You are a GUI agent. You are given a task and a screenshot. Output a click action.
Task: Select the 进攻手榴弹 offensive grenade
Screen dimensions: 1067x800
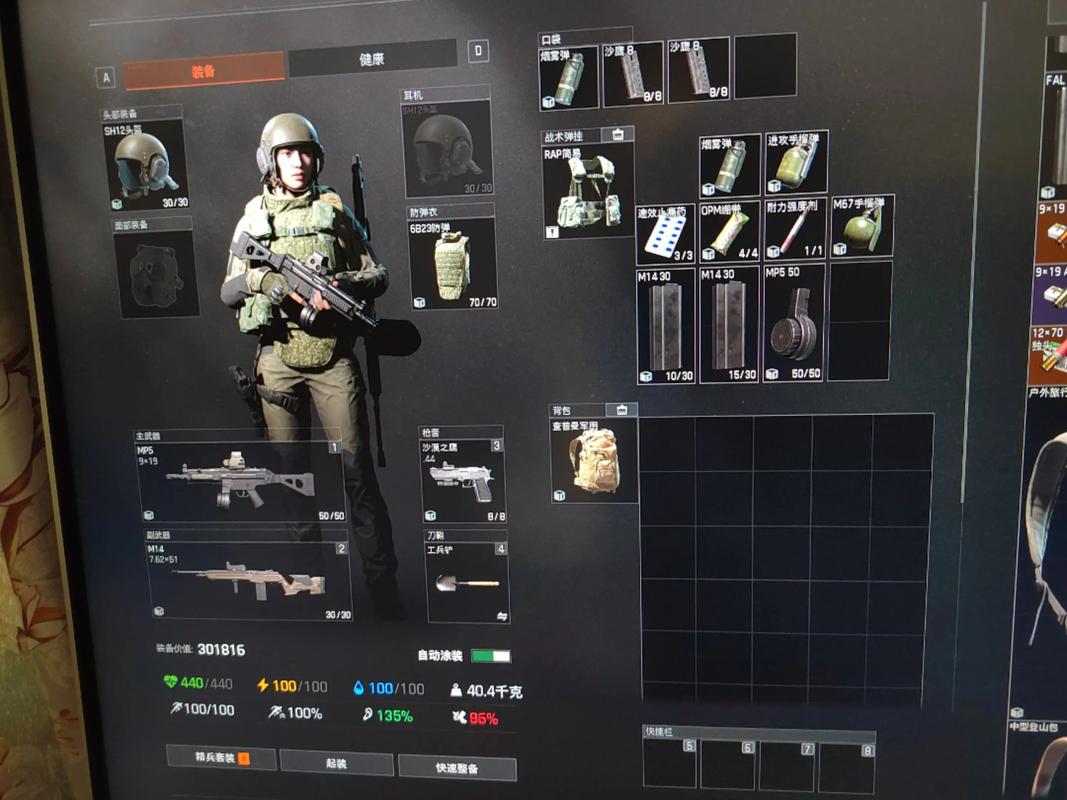(796, 162)
